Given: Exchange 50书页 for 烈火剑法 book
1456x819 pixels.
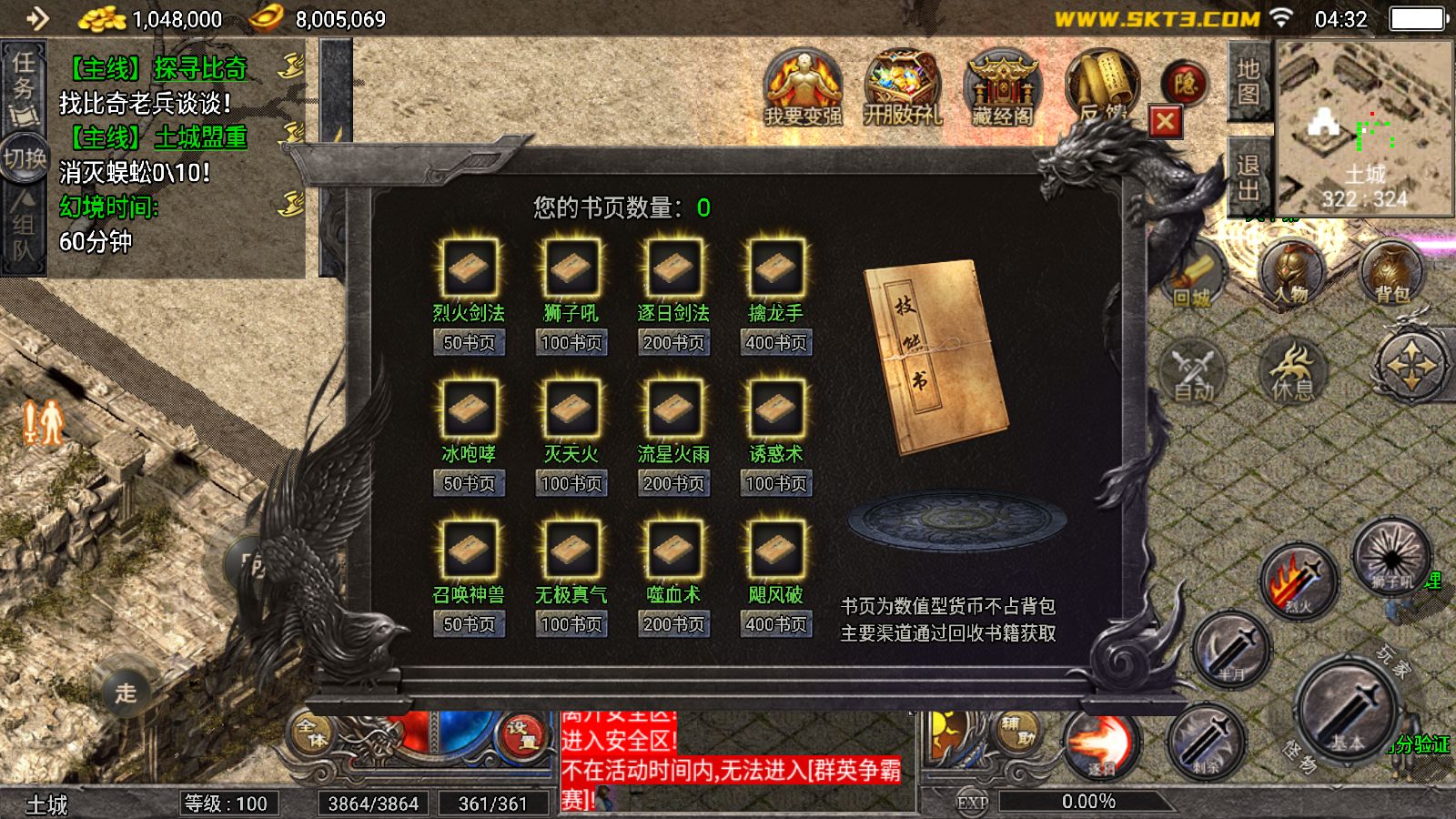Looking at the screenshot, I should (x=468, y=343).
